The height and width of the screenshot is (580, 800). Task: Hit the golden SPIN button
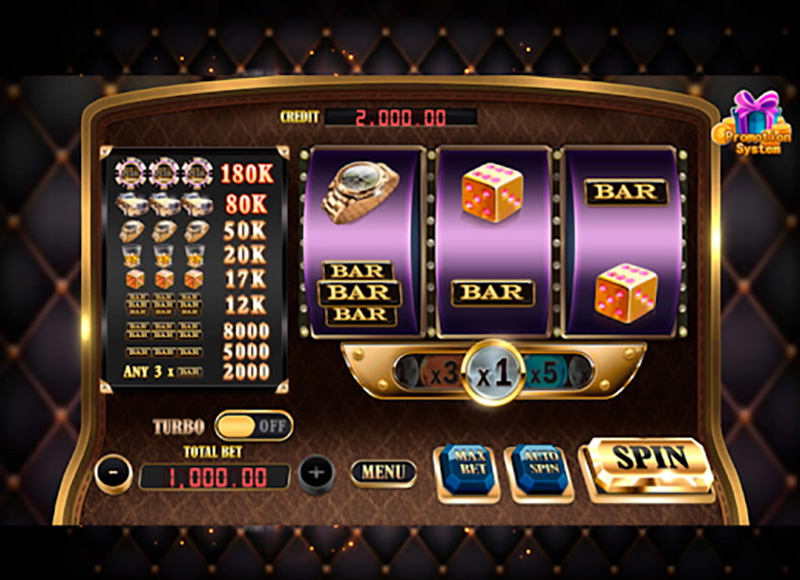tap(650, 461)
